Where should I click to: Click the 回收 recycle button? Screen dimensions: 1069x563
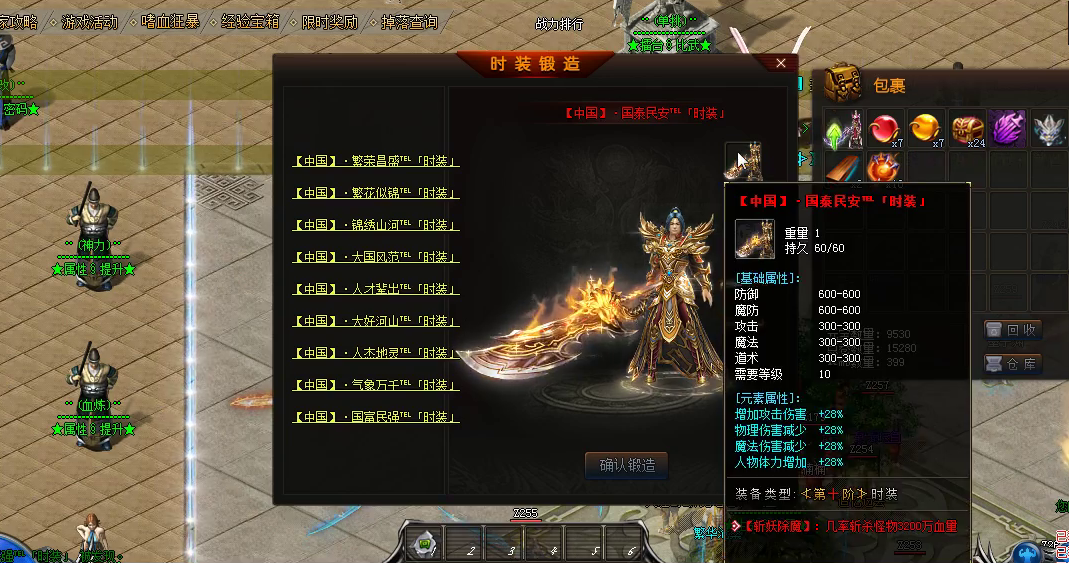[x=1012, y=330]
